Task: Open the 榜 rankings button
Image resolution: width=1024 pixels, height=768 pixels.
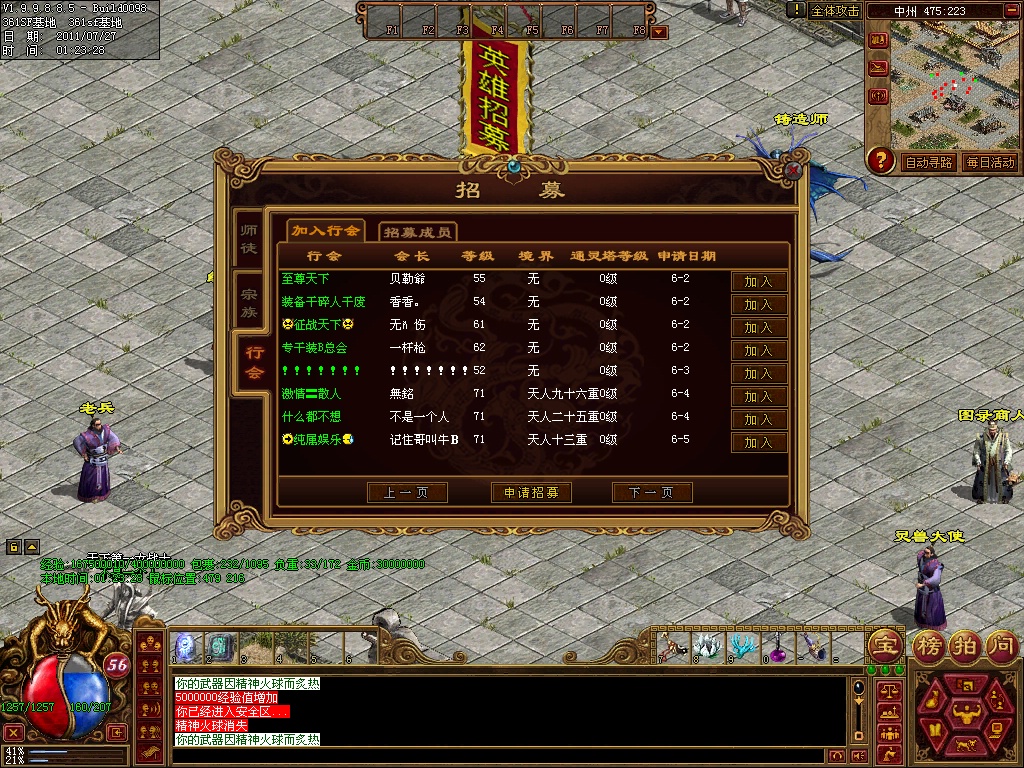Action: click(930, 644)
